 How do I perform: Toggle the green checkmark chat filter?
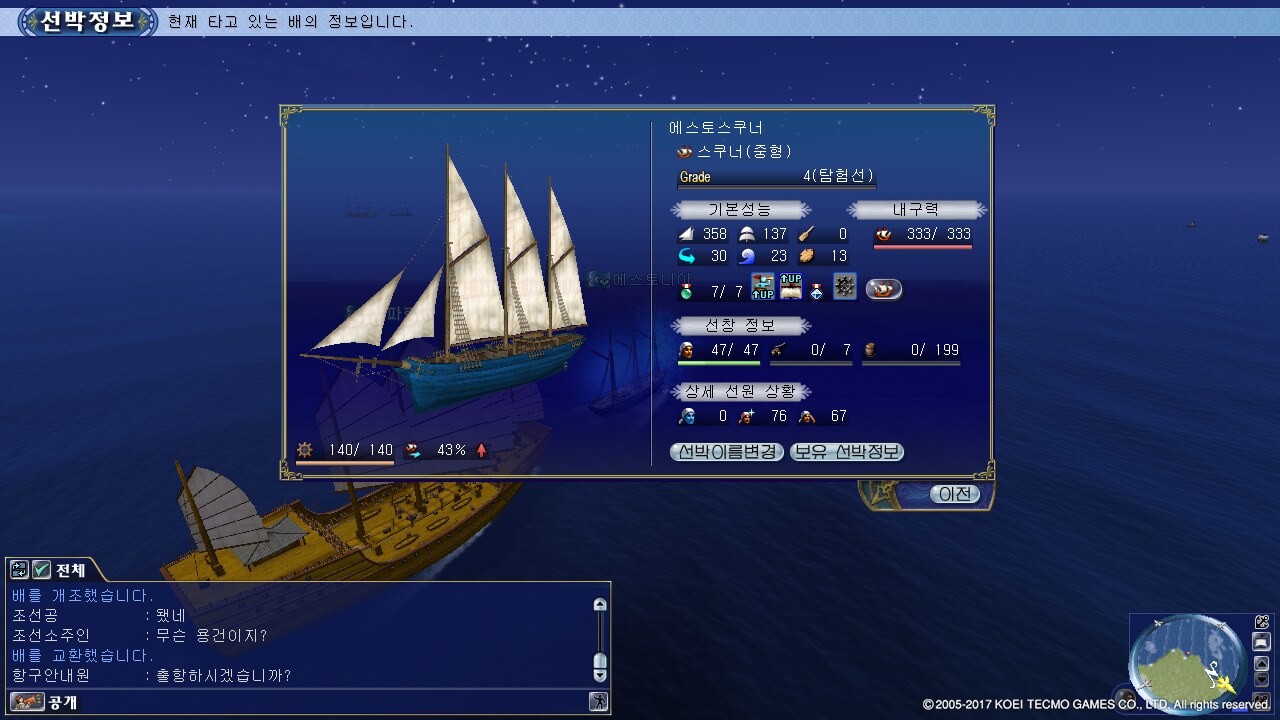(41, 570)
